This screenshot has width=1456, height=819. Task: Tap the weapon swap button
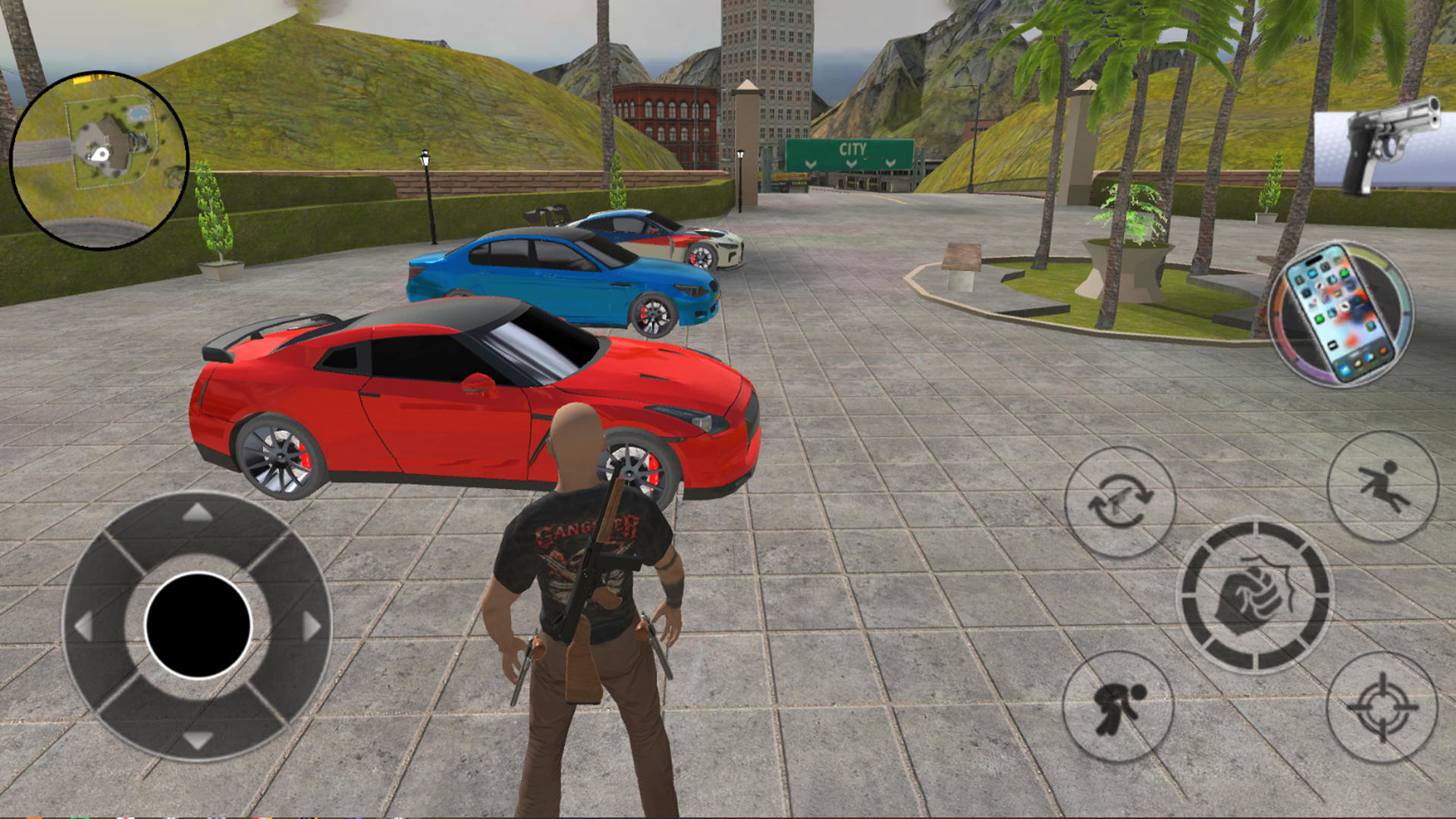[x=1120, y=502]
